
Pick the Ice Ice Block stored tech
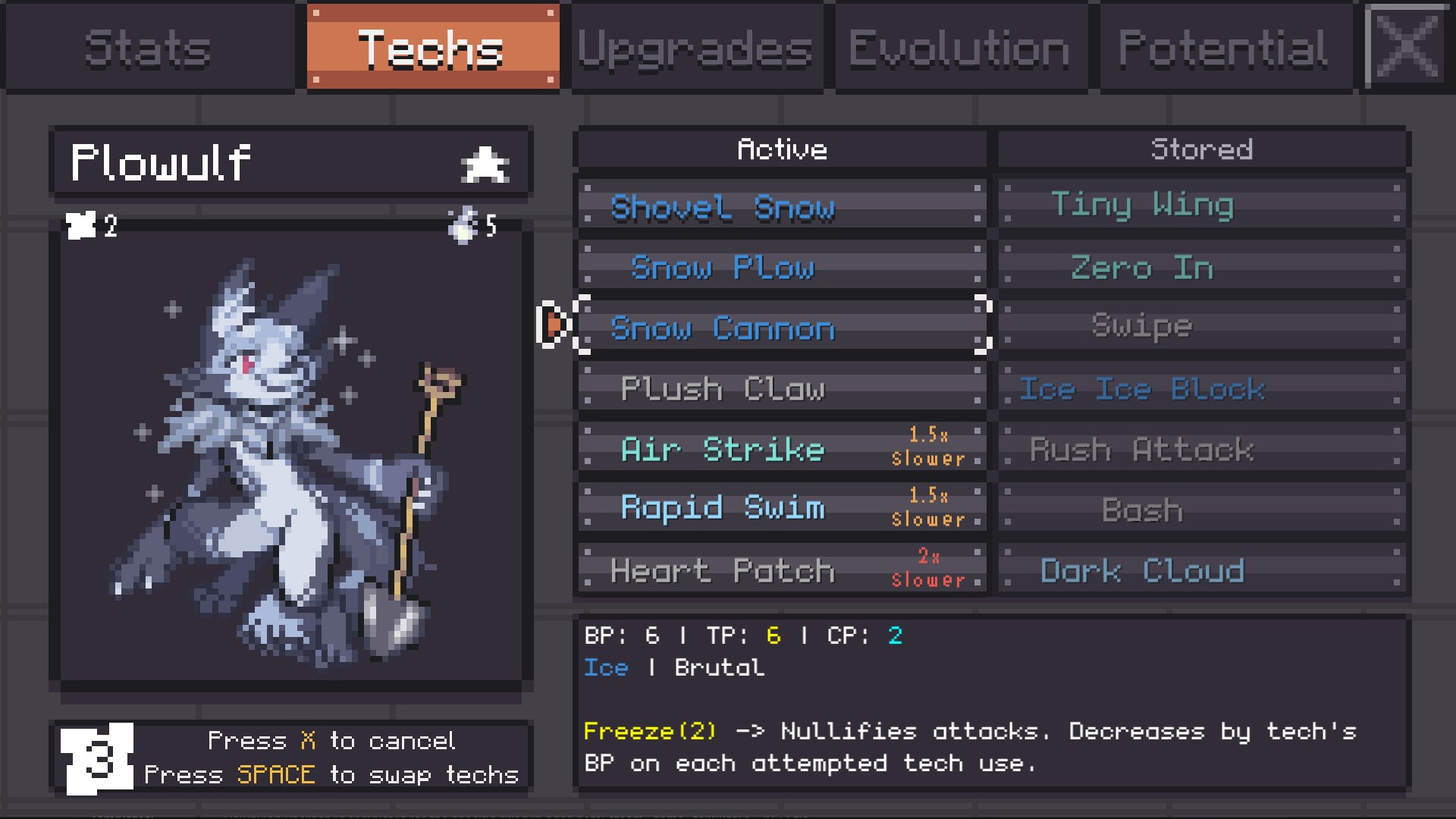click(1200, 389)
